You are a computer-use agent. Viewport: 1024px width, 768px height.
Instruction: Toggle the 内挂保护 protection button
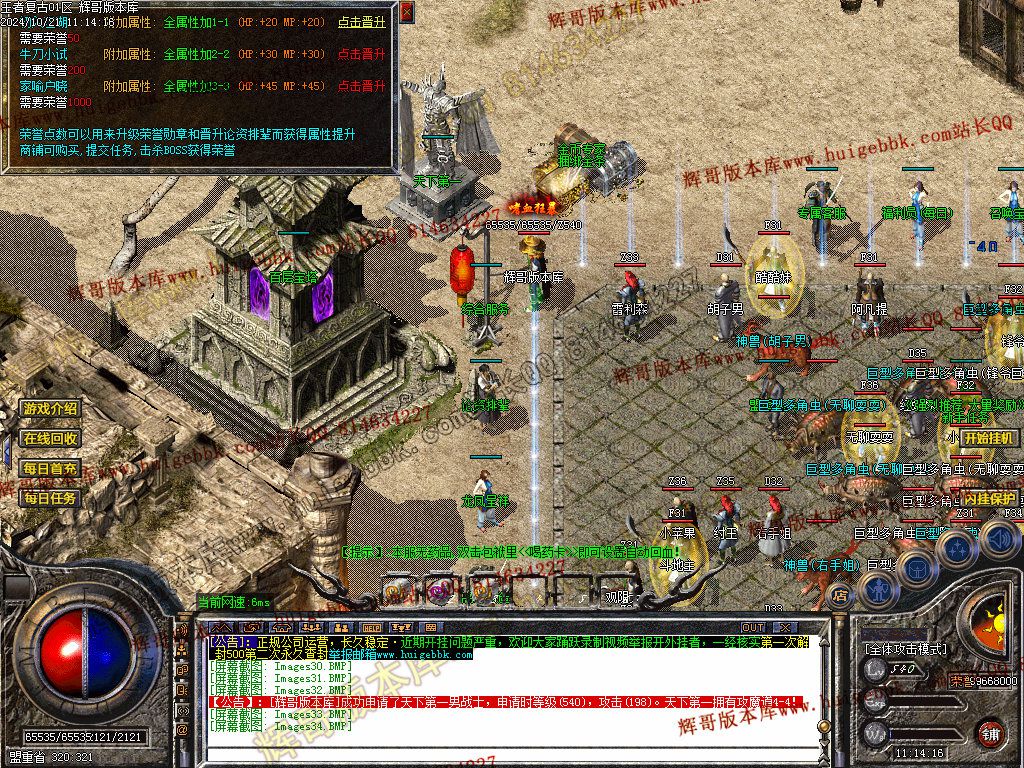click(x=990, y=497)
